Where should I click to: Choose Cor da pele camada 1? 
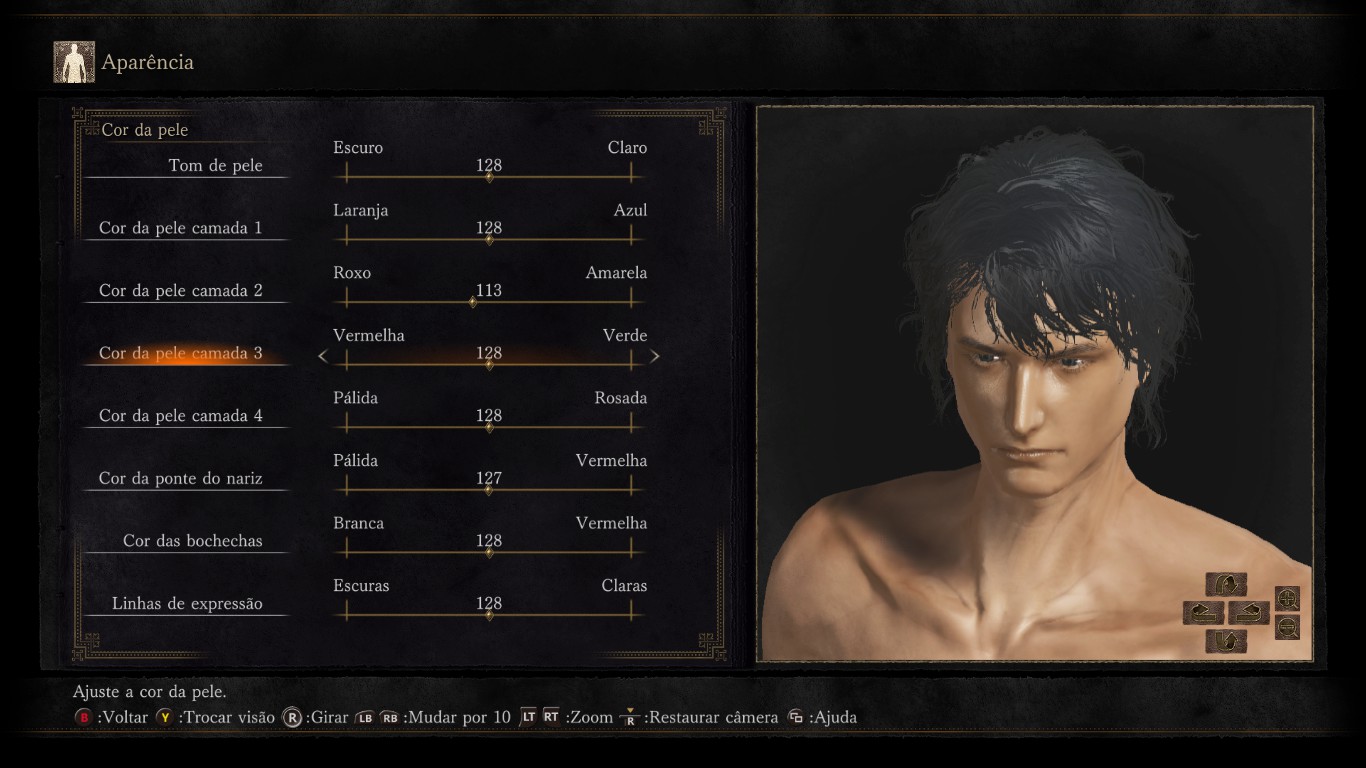point(181,228)
